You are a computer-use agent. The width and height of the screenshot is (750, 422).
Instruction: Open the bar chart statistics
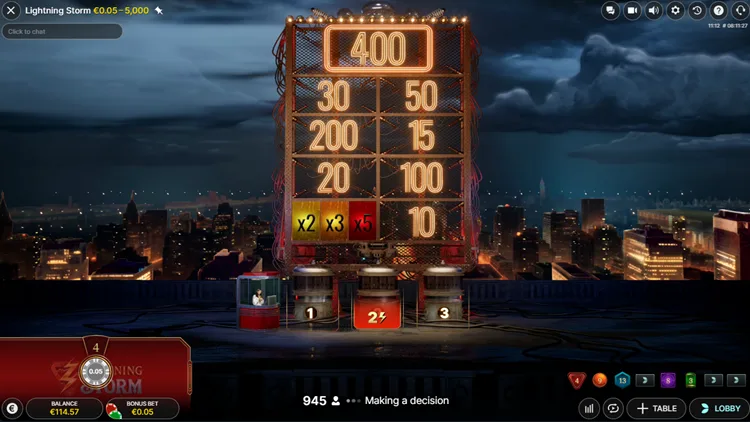point(589,408)
